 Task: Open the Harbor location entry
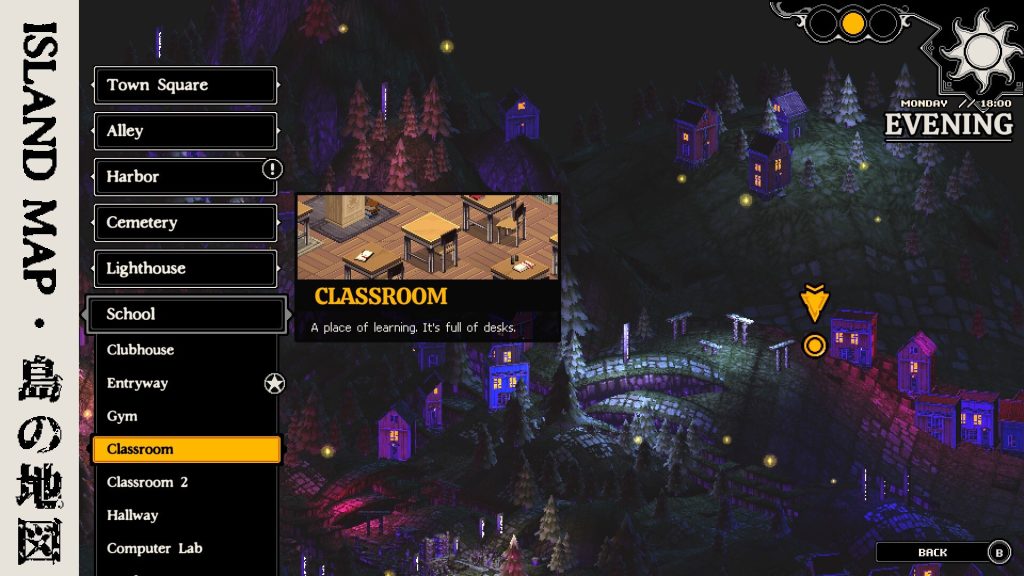(x=185, y=177)
